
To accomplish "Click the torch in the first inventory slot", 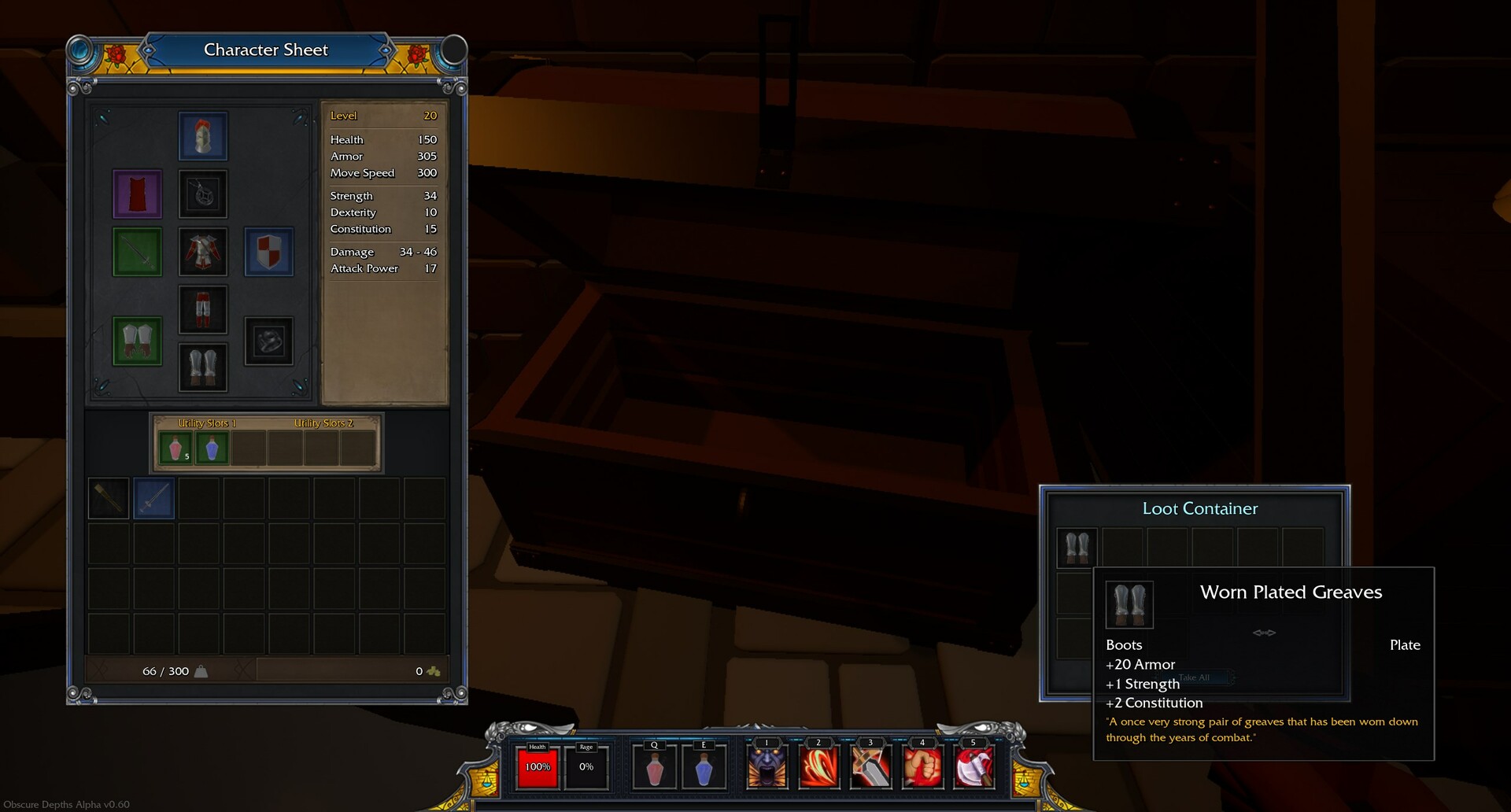I will tap(108, 498).
